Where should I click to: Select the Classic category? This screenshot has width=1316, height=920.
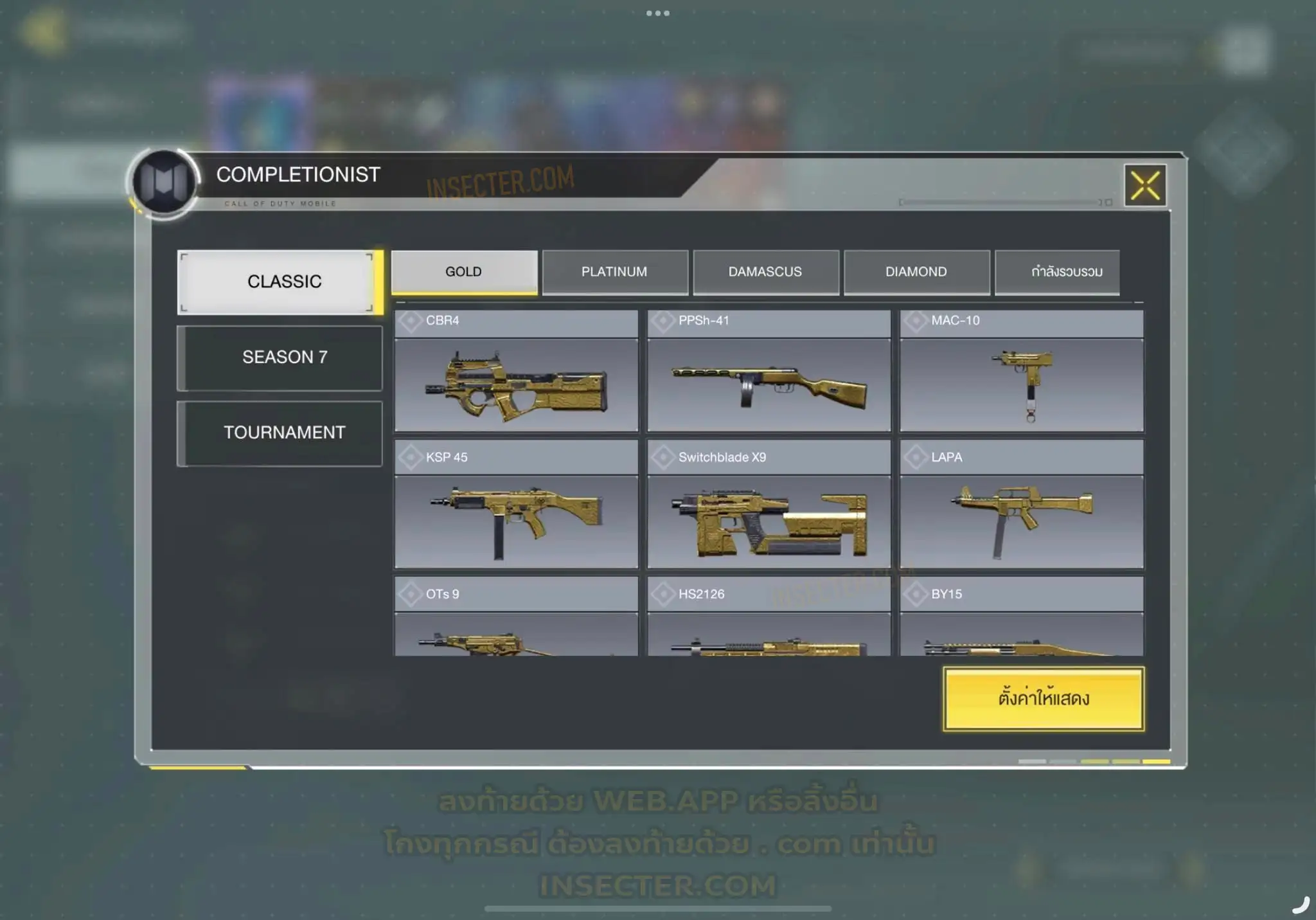280,282
